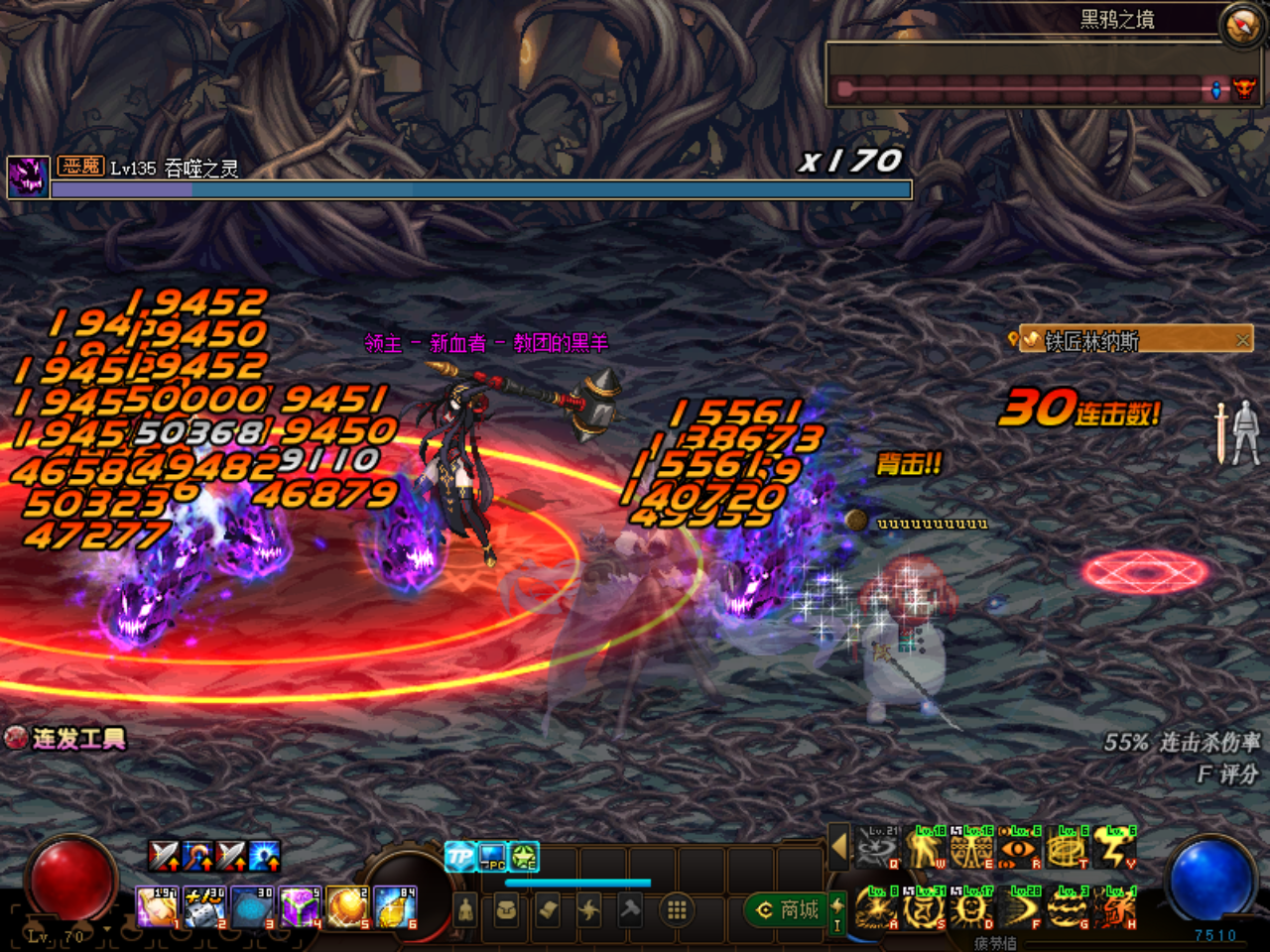Viewport: 1270px width, 952px height.
Task: Click the compass icon beside the dungeon name
Action: [x=1241, y=25]
